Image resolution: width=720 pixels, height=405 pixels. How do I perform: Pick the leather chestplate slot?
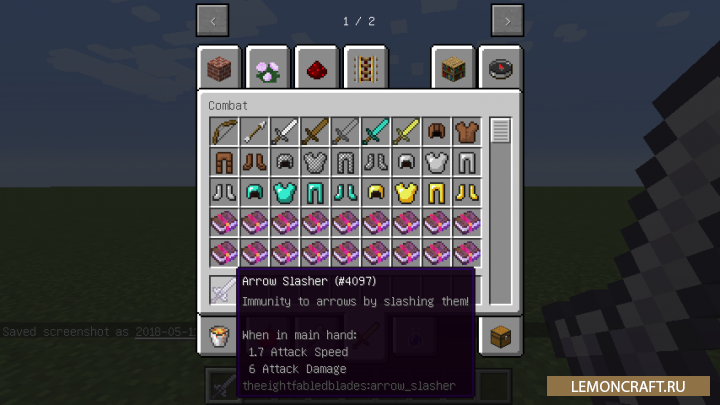[x=467, y=131]
